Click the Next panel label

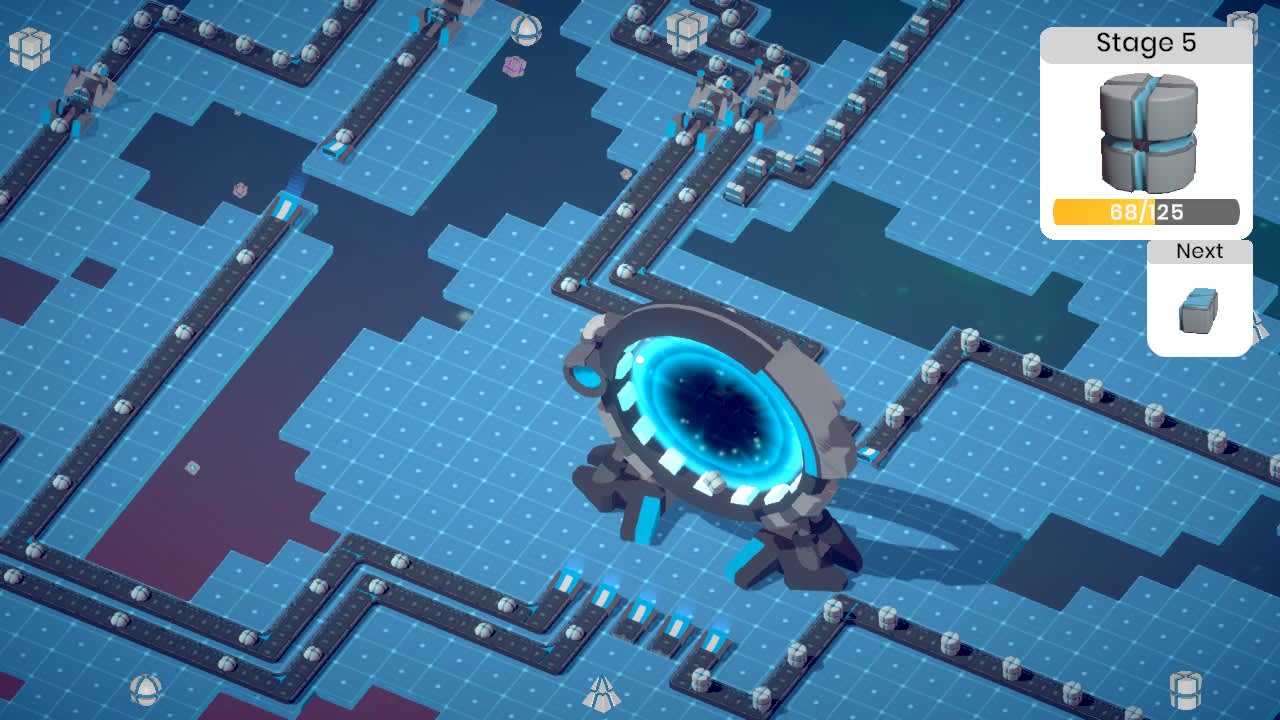(1199, 251)
